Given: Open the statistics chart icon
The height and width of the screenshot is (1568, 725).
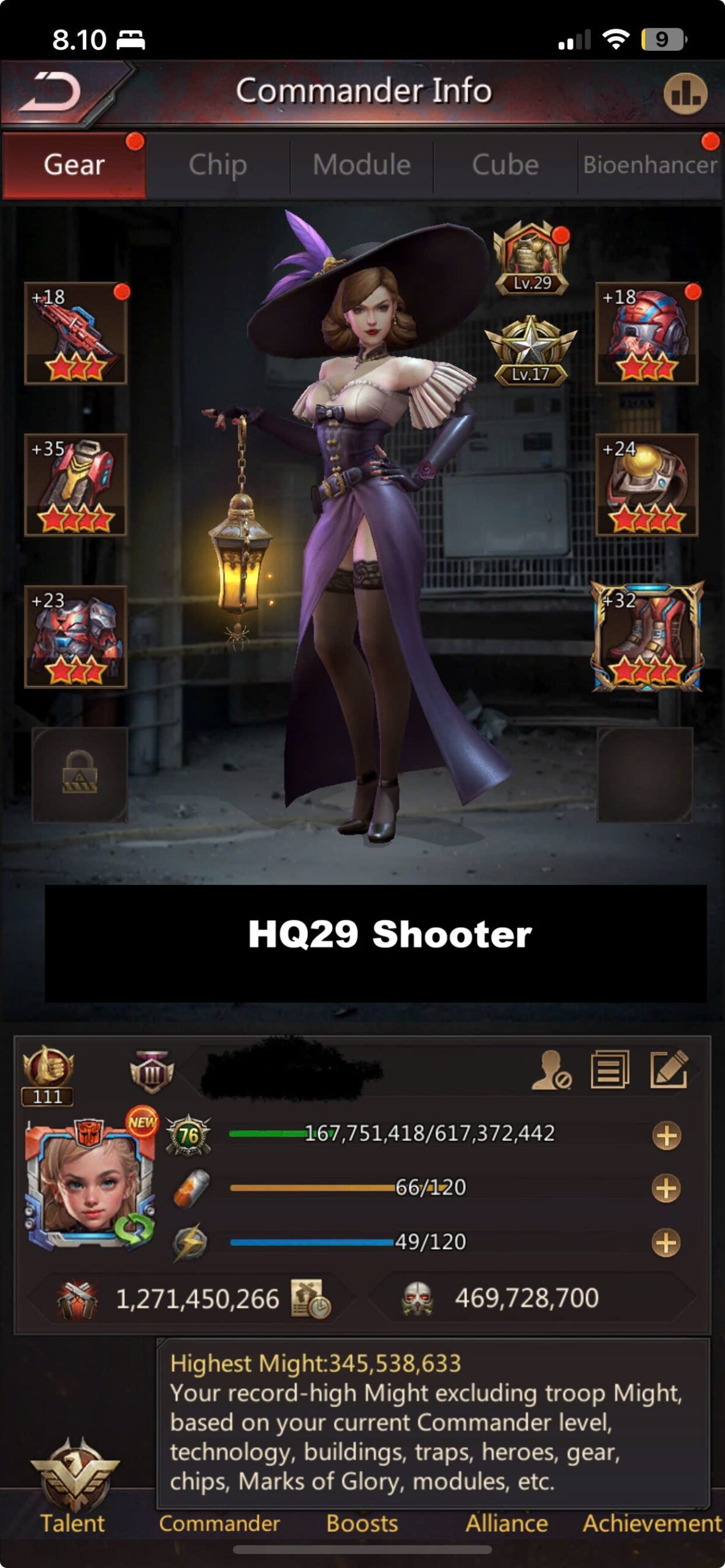Looking at the screenshot, I should pyautogui.click(x=685, y=94).
